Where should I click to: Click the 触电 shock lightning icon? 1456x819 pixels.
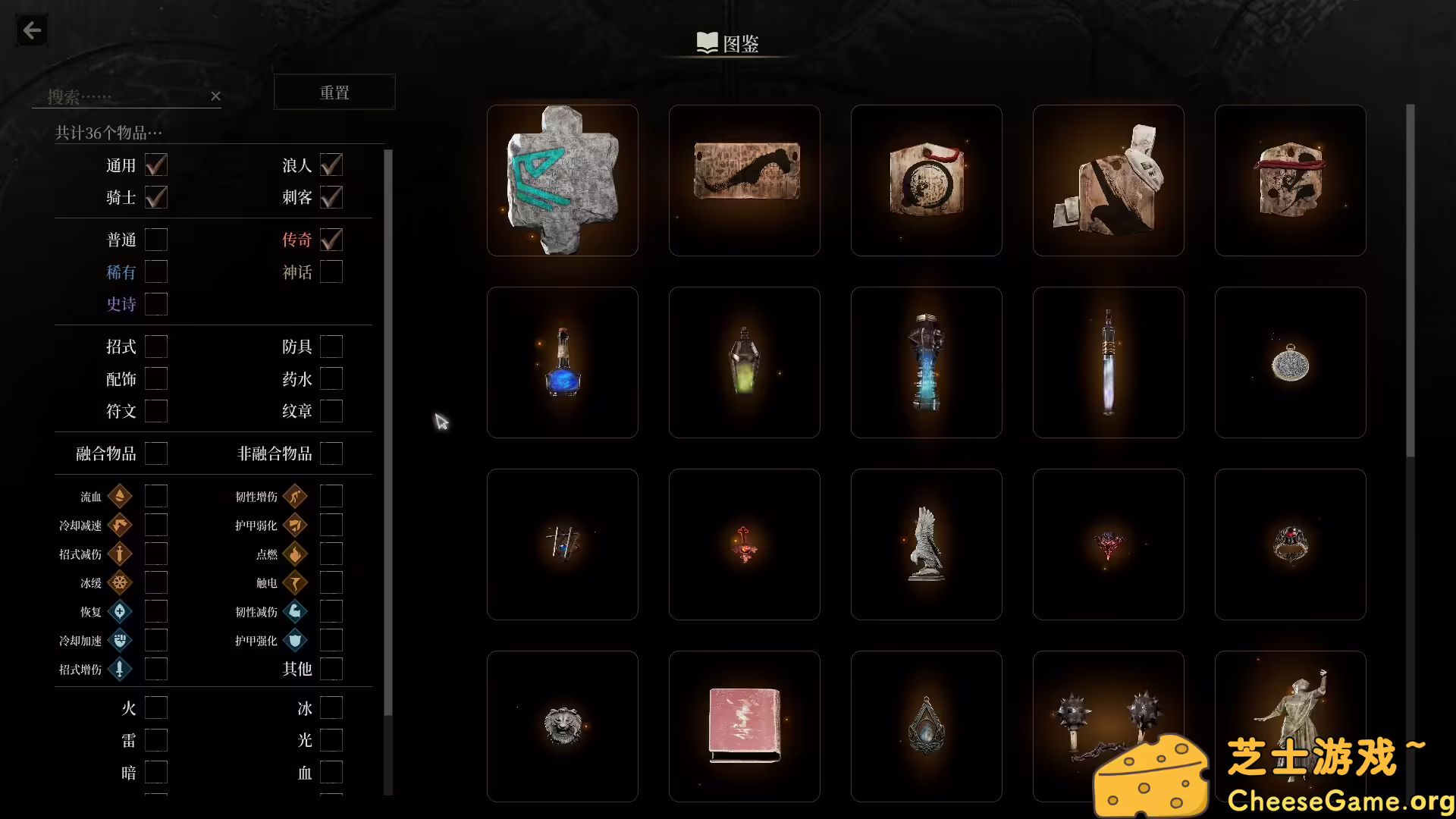coord(296,582)
